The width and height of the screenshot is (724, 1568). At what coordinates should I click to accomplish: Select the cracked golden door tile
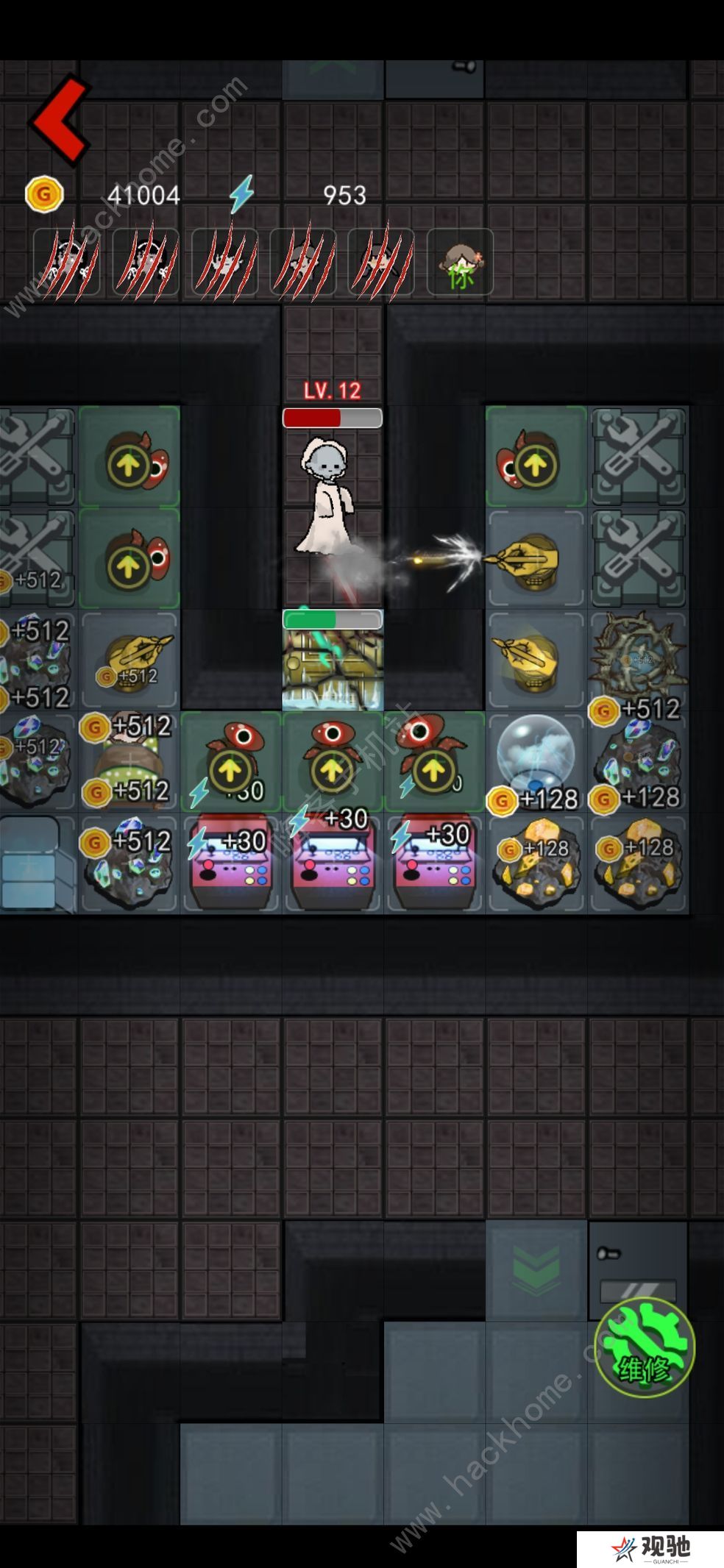333,668
